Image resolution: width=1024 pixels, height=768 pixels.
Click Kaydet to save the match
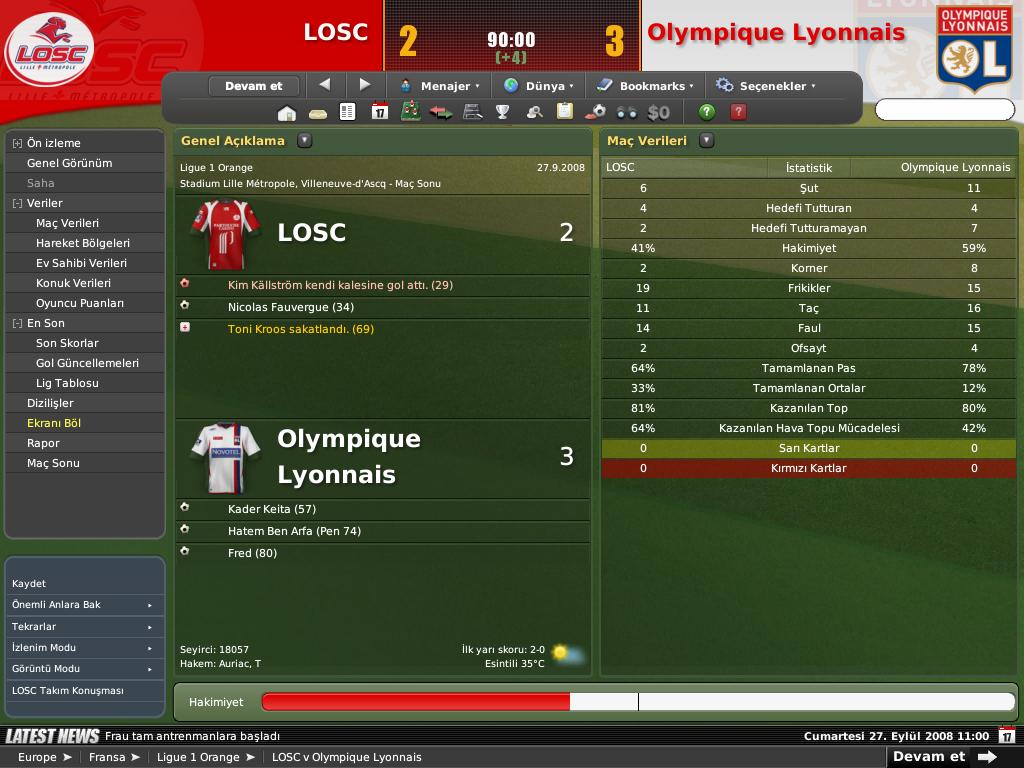tap(29, 583)
